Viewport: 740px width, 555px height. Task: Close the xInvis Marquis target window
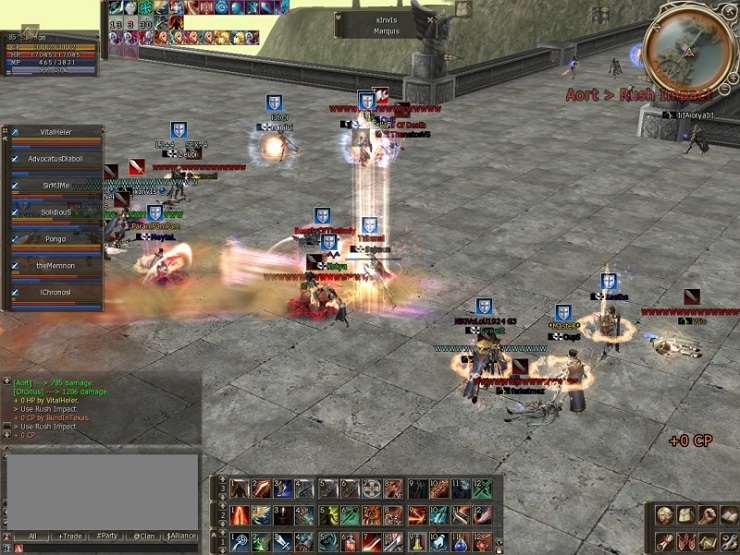point(431,19)
